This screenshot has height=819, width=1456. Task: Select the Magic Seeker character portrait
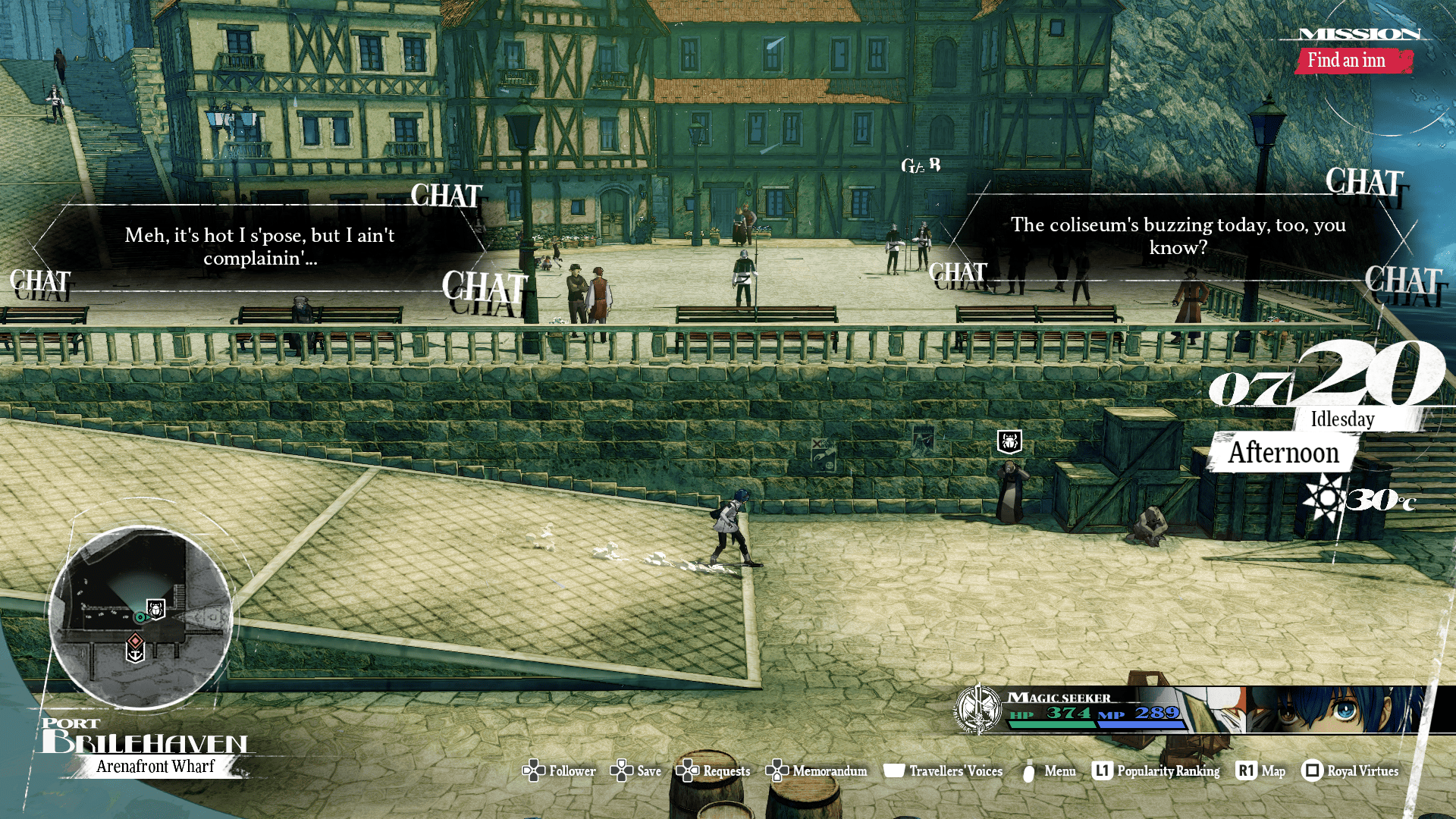pos(1335,710)
